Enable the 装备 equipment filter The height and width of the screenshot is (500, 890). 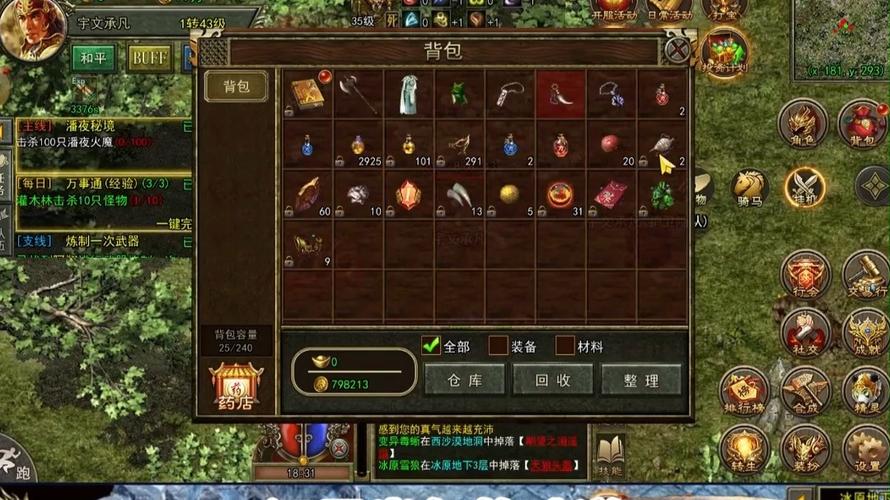pos(498,346)
